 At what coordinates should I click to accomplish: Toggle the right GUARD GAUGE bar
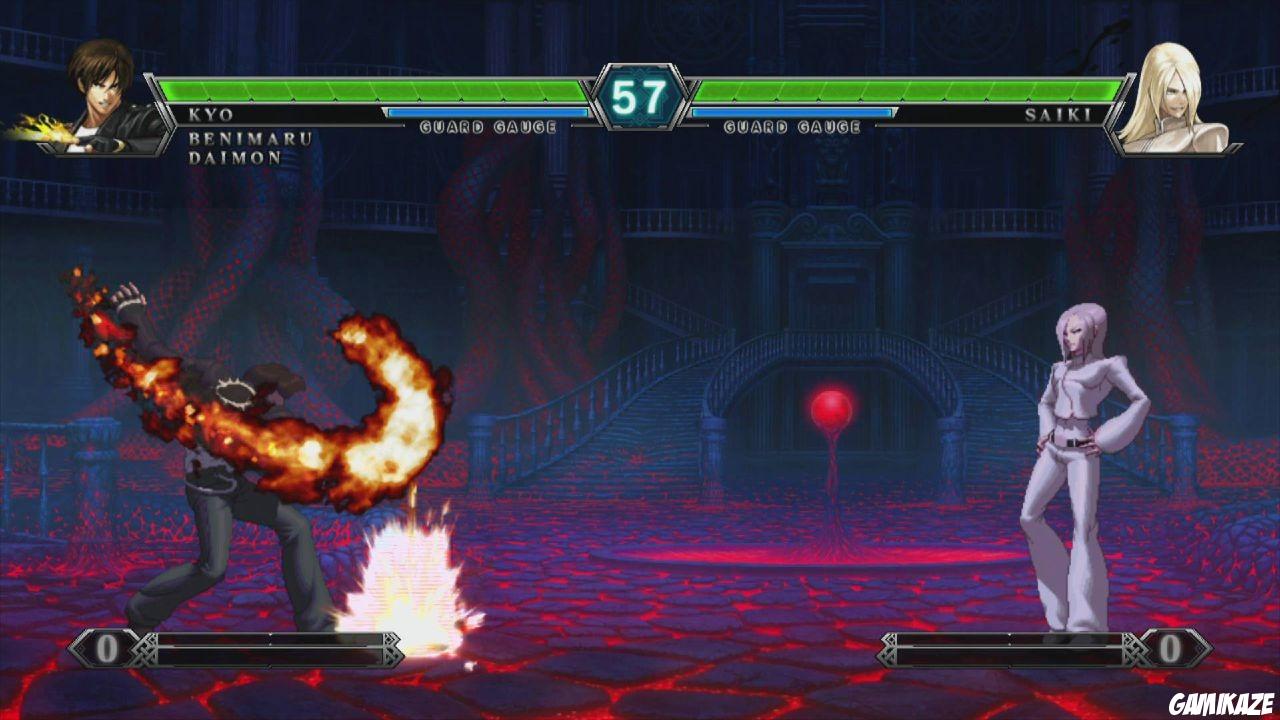coord(793,119)
